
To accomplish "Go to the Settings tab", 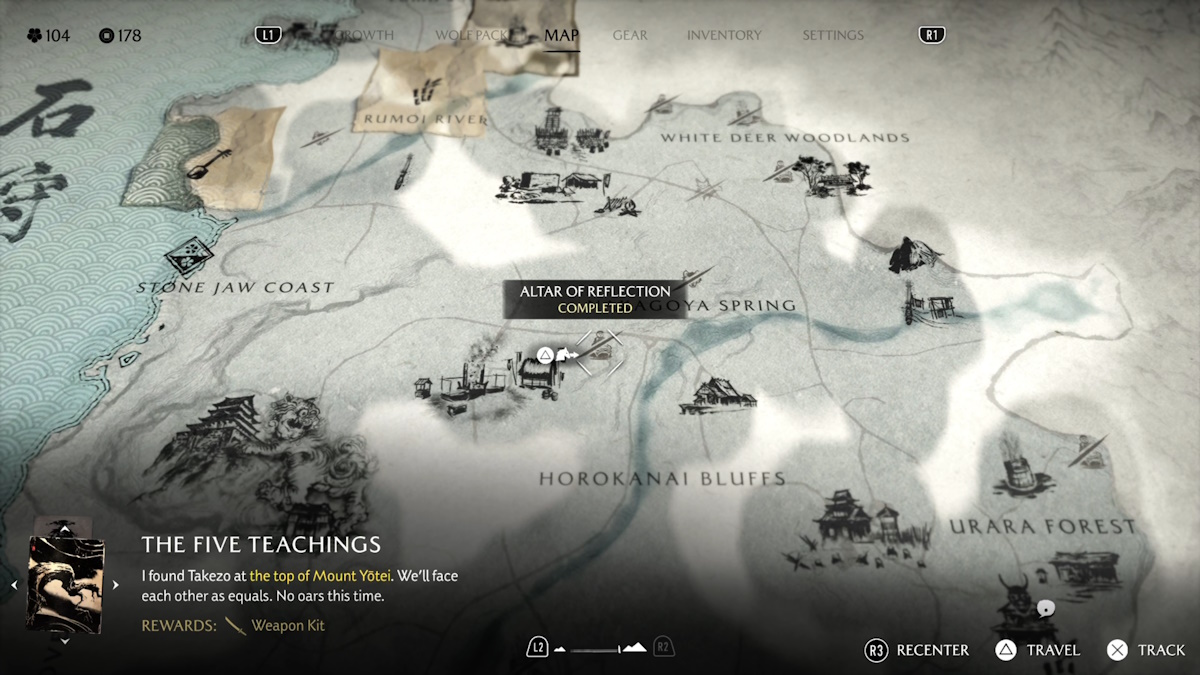I will (832, 35).
